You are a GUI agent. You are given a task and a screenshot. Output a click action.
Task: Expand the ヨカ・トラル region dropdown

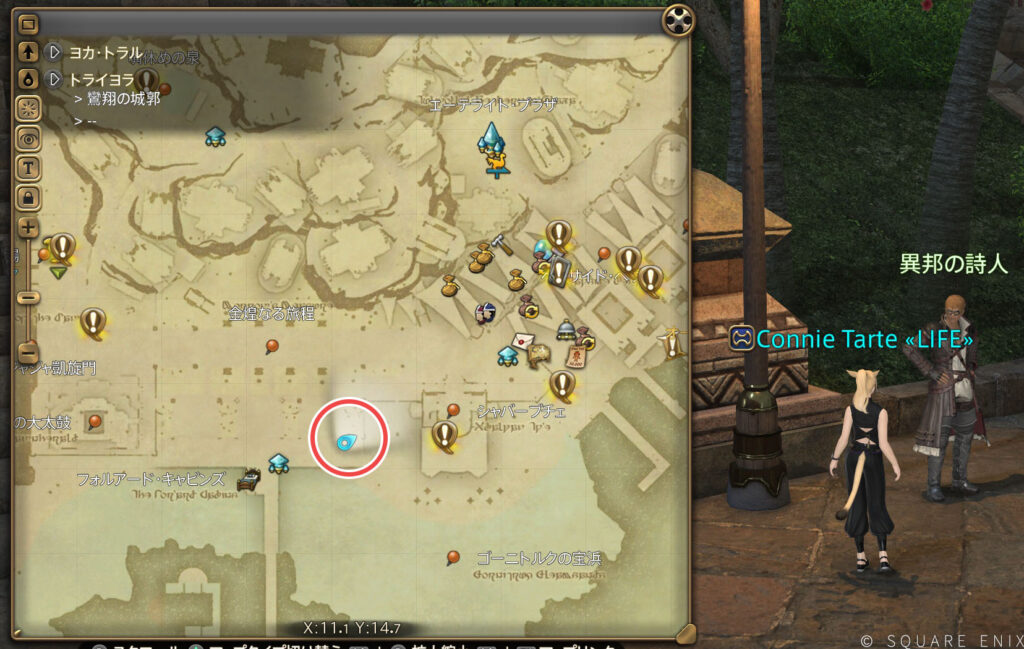tap(55, 51)
